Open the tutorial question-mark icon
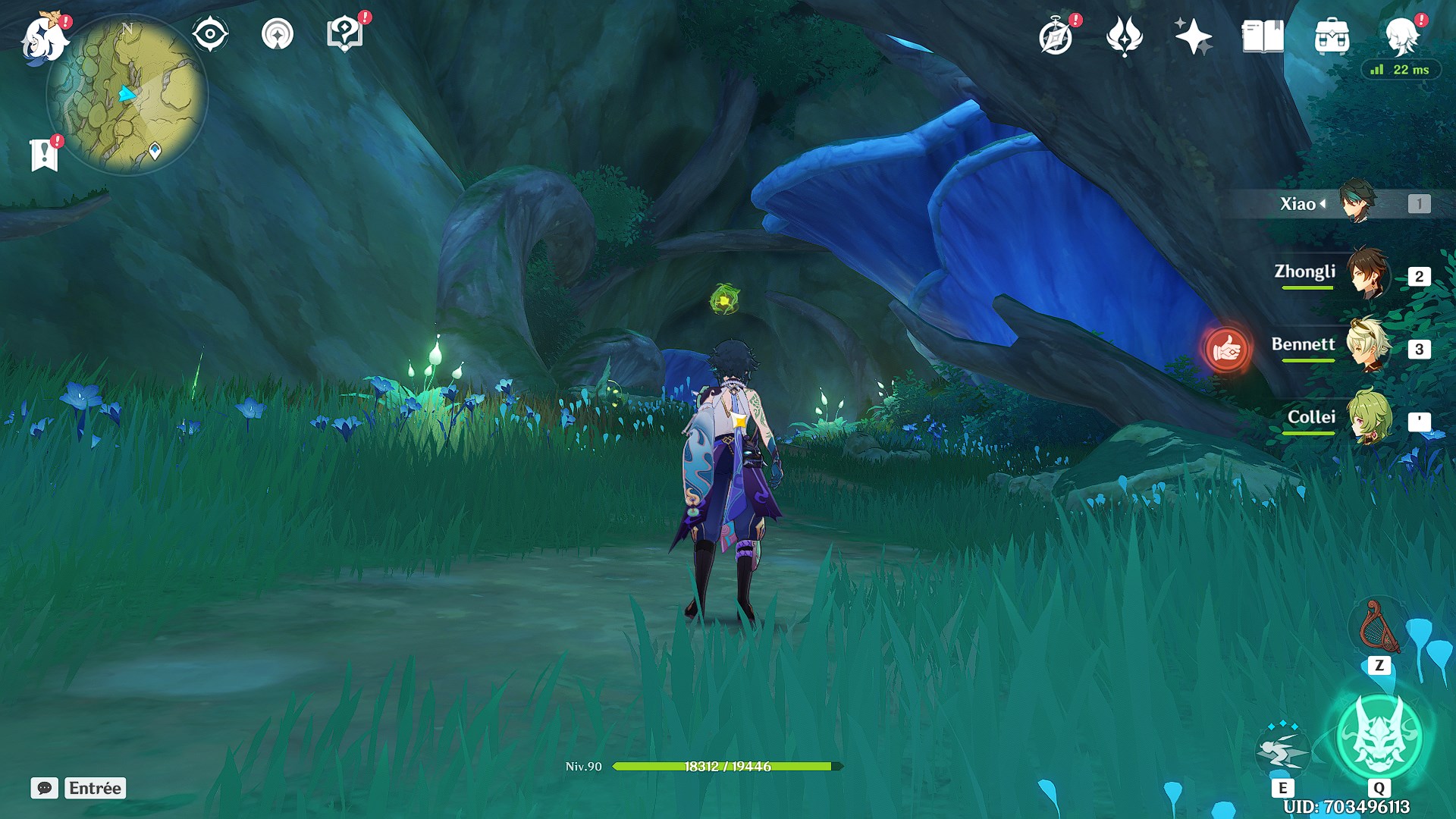This screenshot has height=819, width=1456. coord(344,35)
